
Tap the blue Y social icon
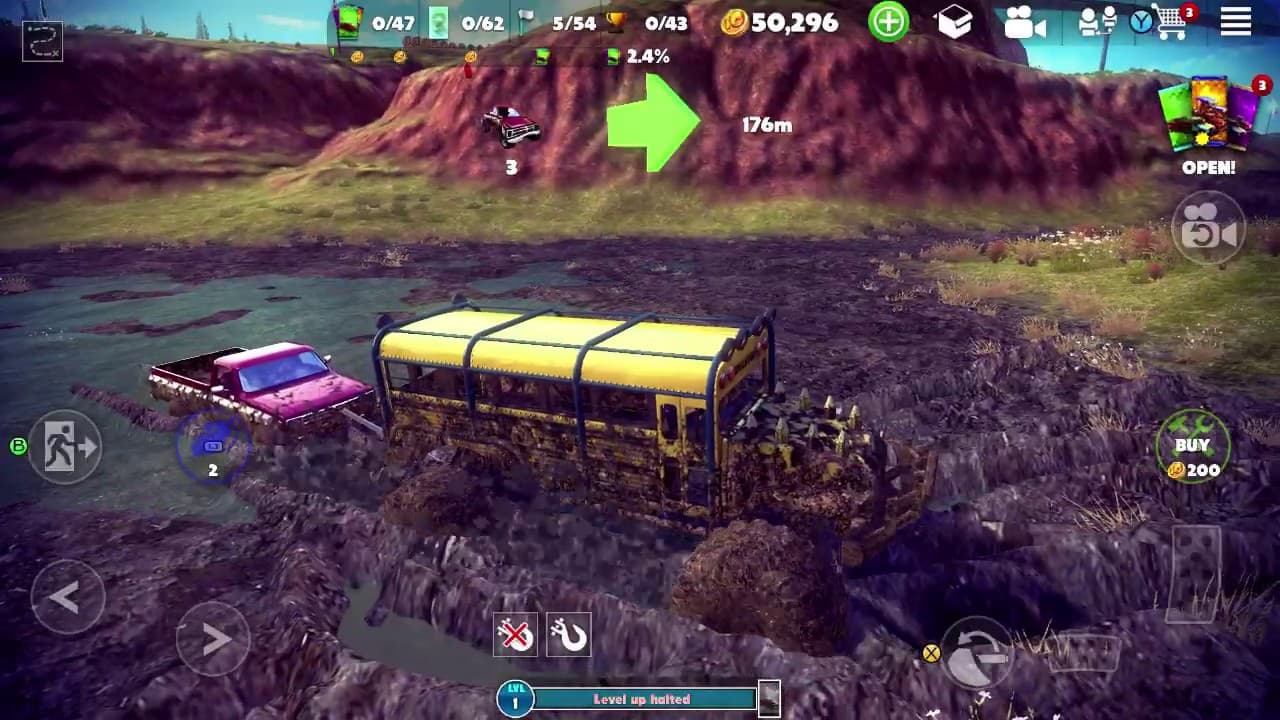click(1140, 22)
